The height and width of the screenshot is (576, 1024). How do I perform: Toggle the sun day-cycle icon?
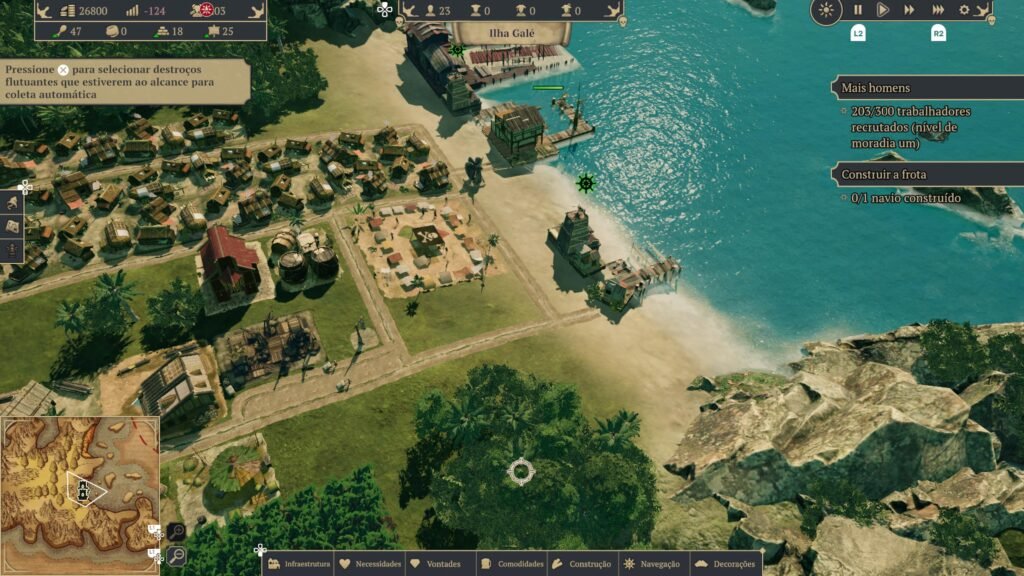click(826, 11)
